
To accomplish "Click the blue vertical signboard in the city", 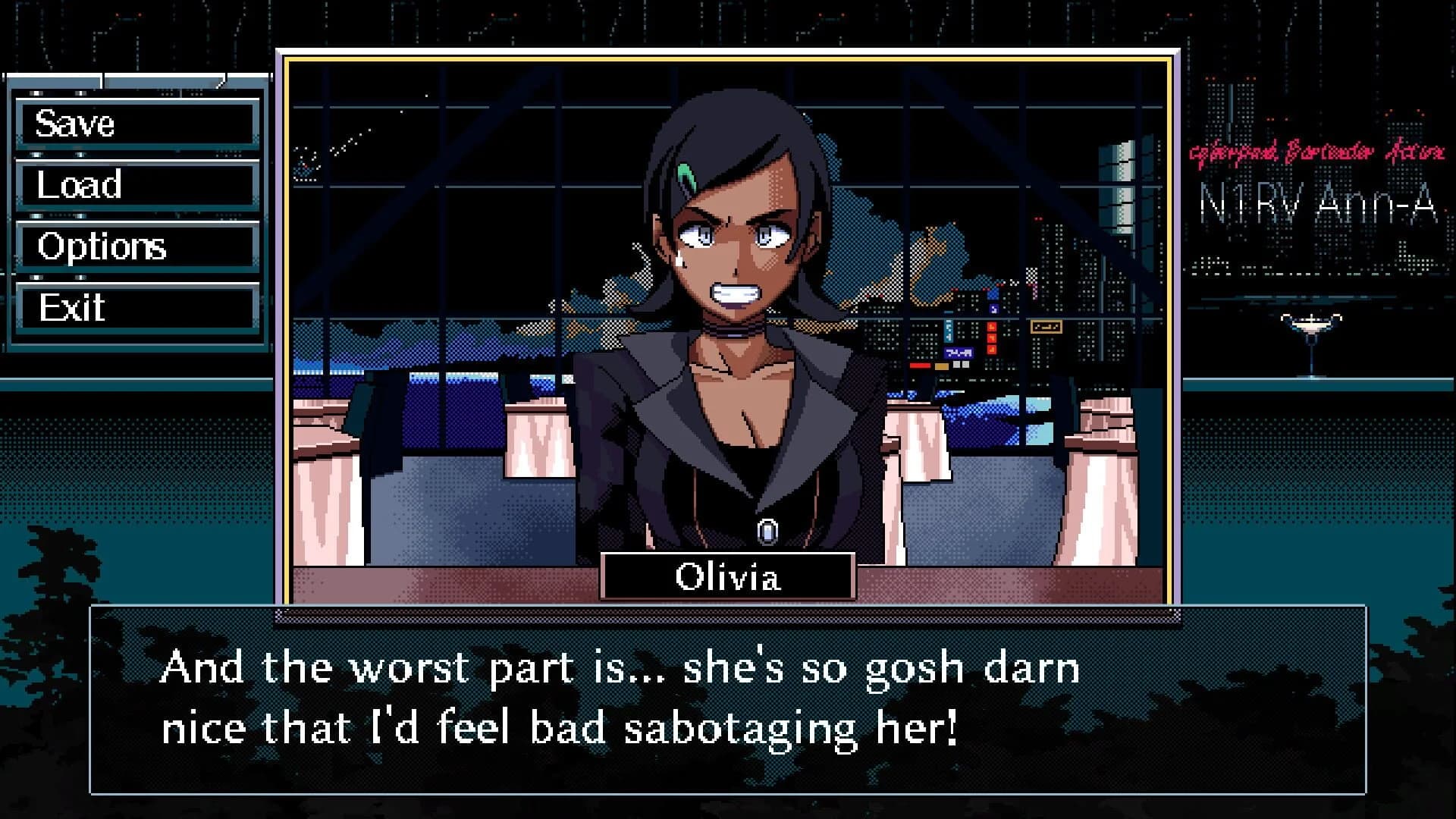I will coord(949,332).
